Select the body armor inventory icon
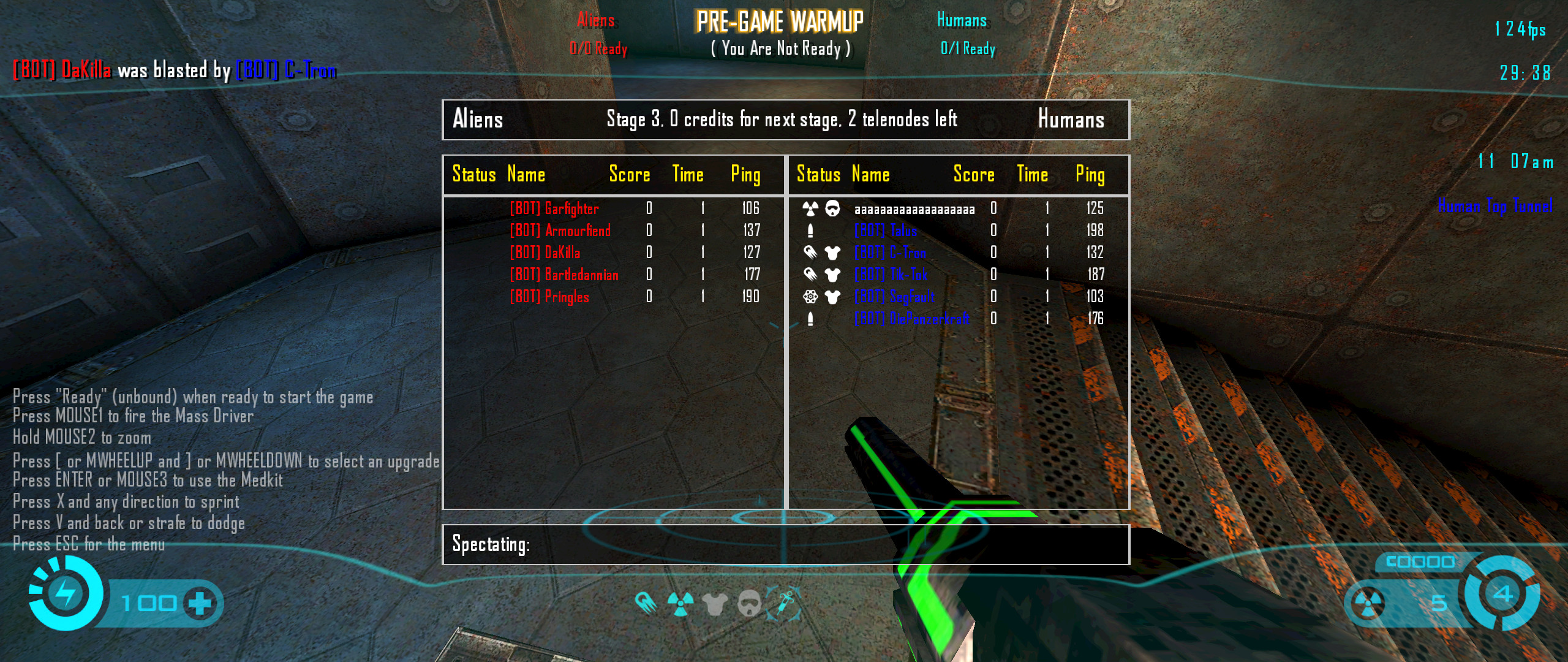1568x662 pixels. coord(715,604)
